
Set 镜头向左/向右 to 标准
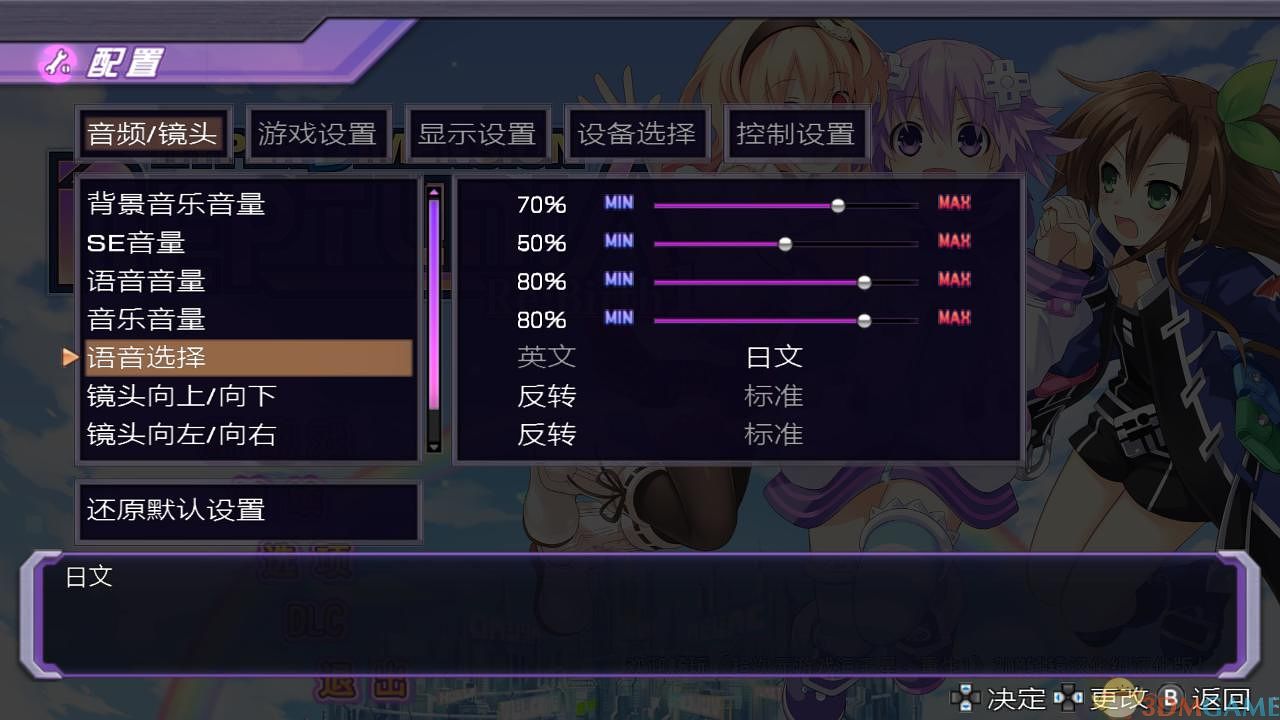point(774,435)
